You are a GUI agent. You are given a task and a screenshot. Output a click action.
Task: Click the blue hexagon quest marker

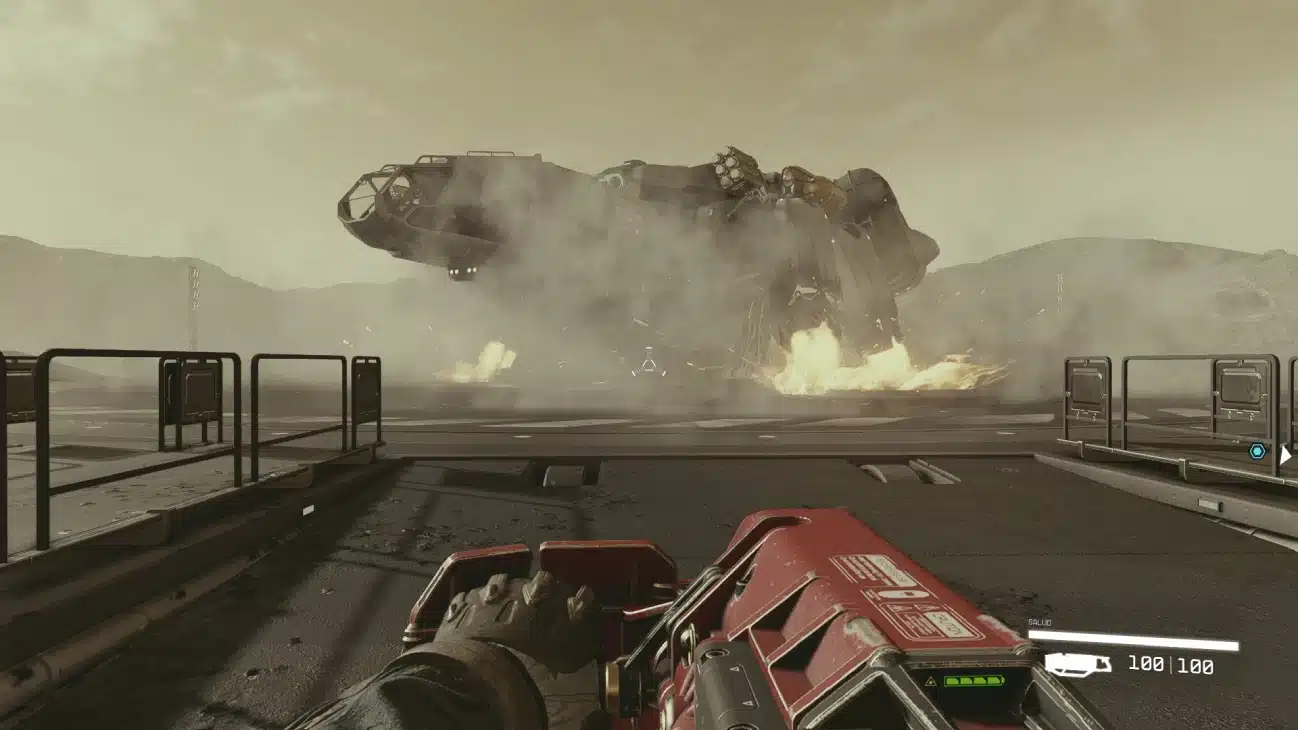(x=1257, y=451)
